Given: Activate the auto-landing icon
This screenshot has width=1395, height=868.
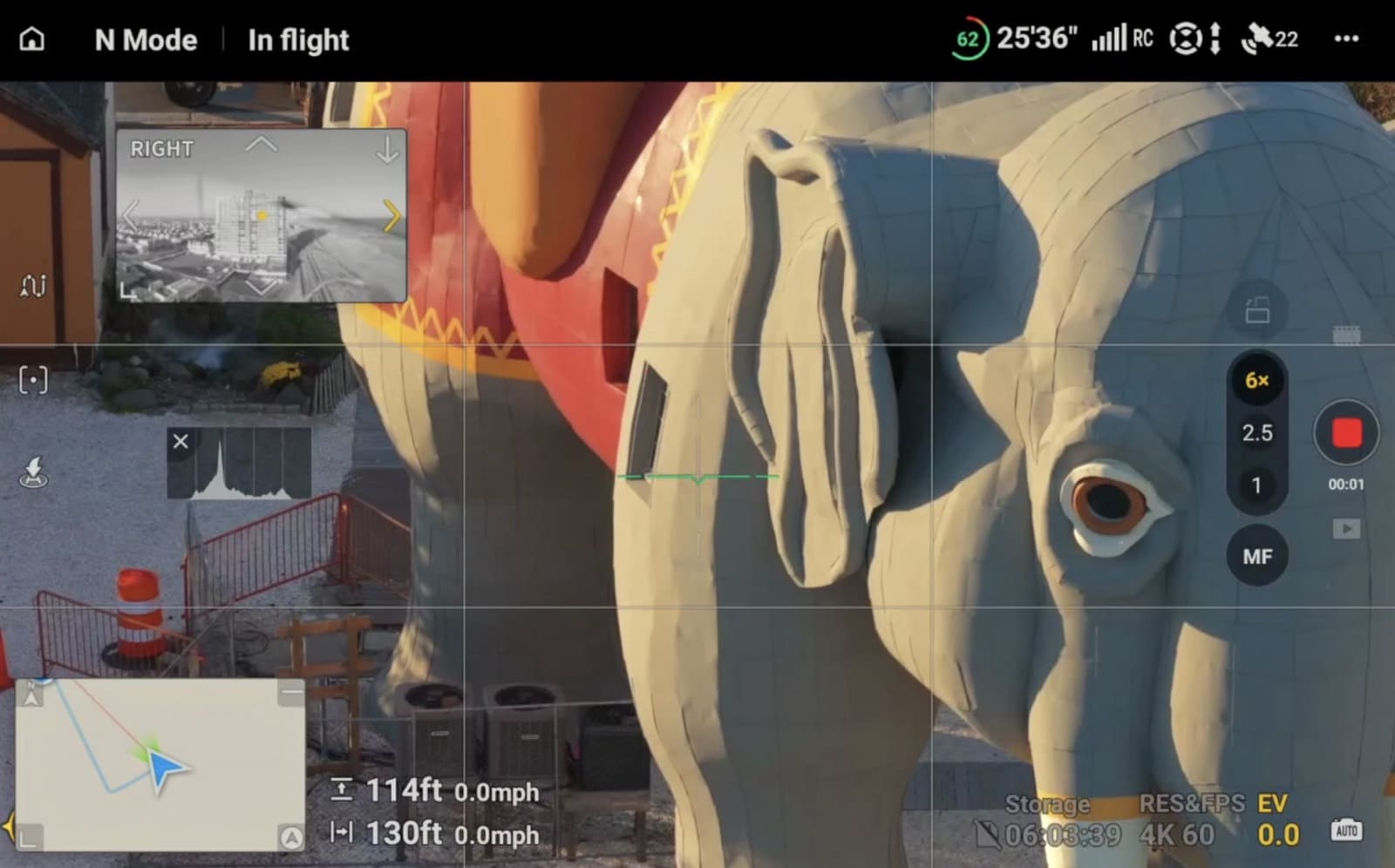Looking at the screenshot, I should pyautogui.click(x=31, y=471).
